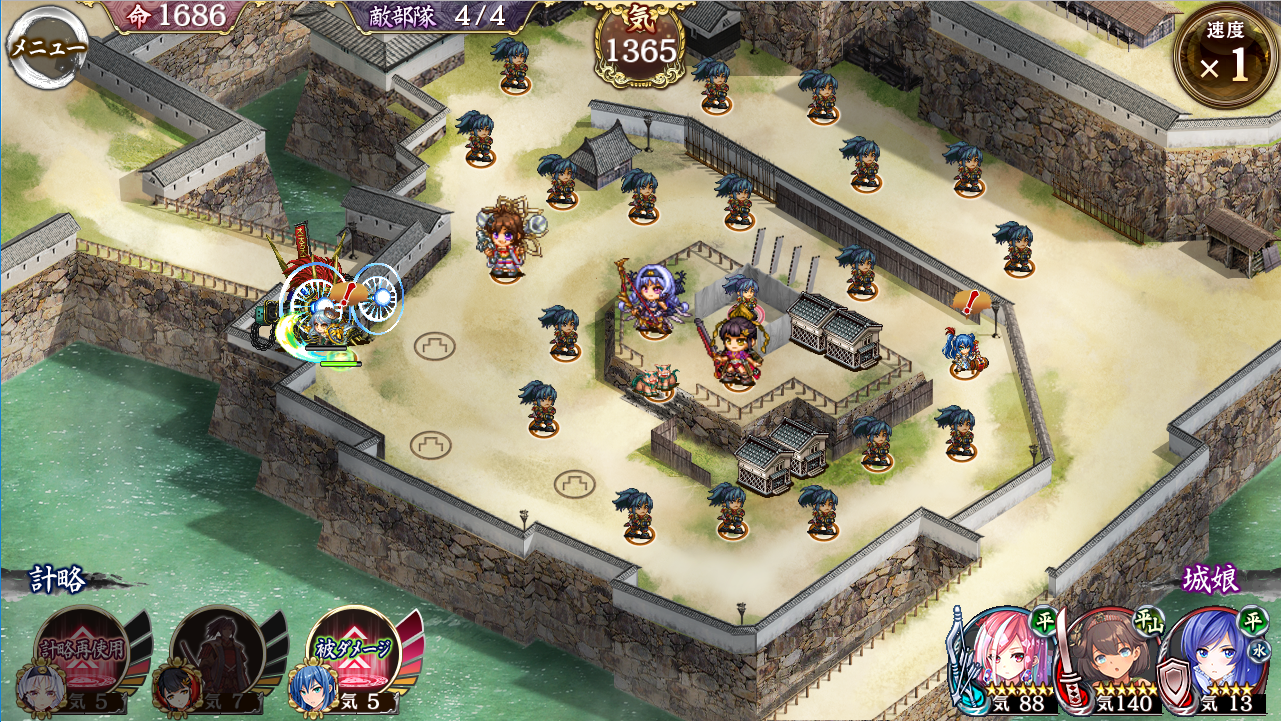
Task: Open the メニュー menu button
Action: (47, 47)
